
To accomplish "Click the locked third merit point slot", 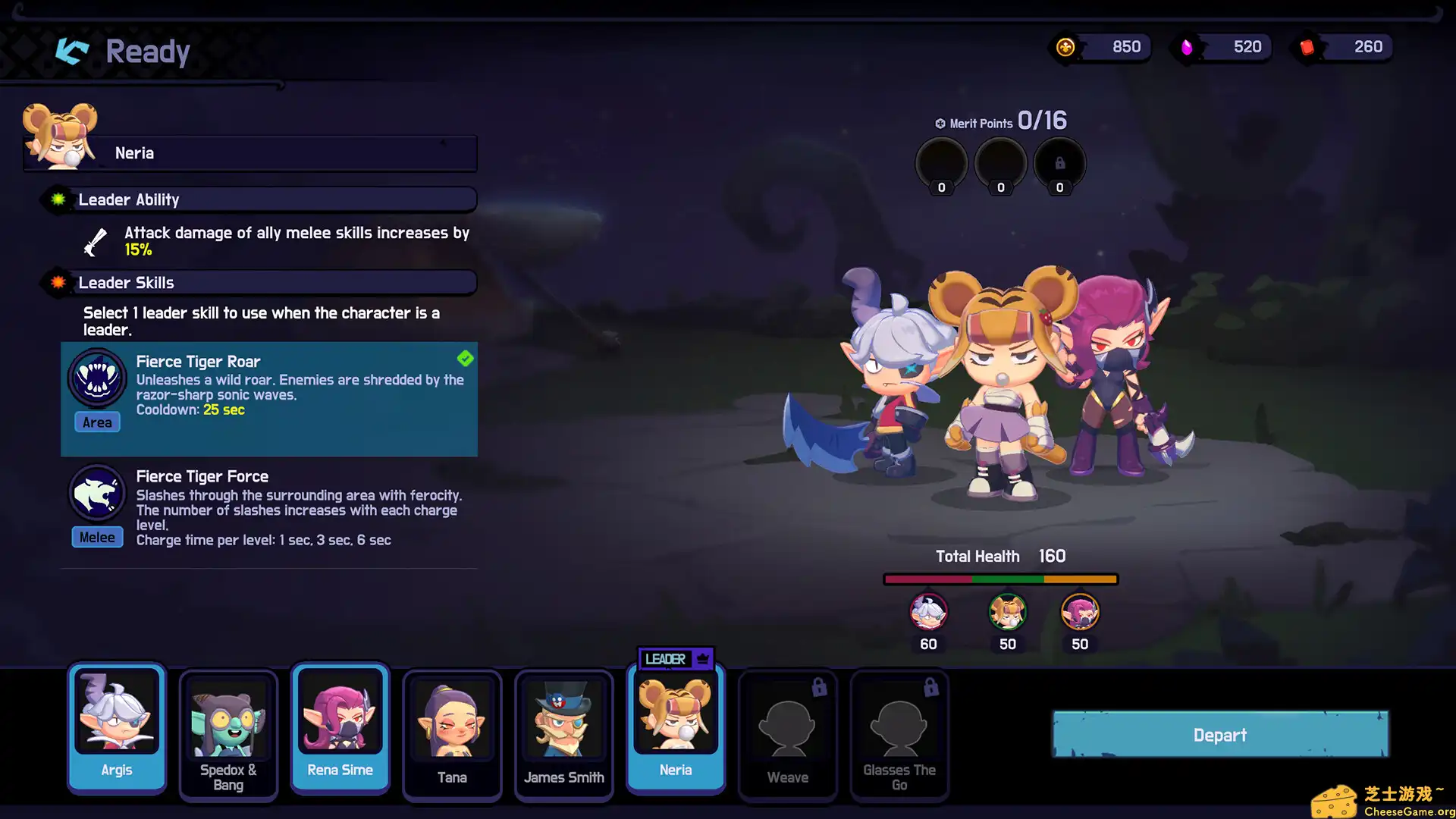I will click(1060, 162).
